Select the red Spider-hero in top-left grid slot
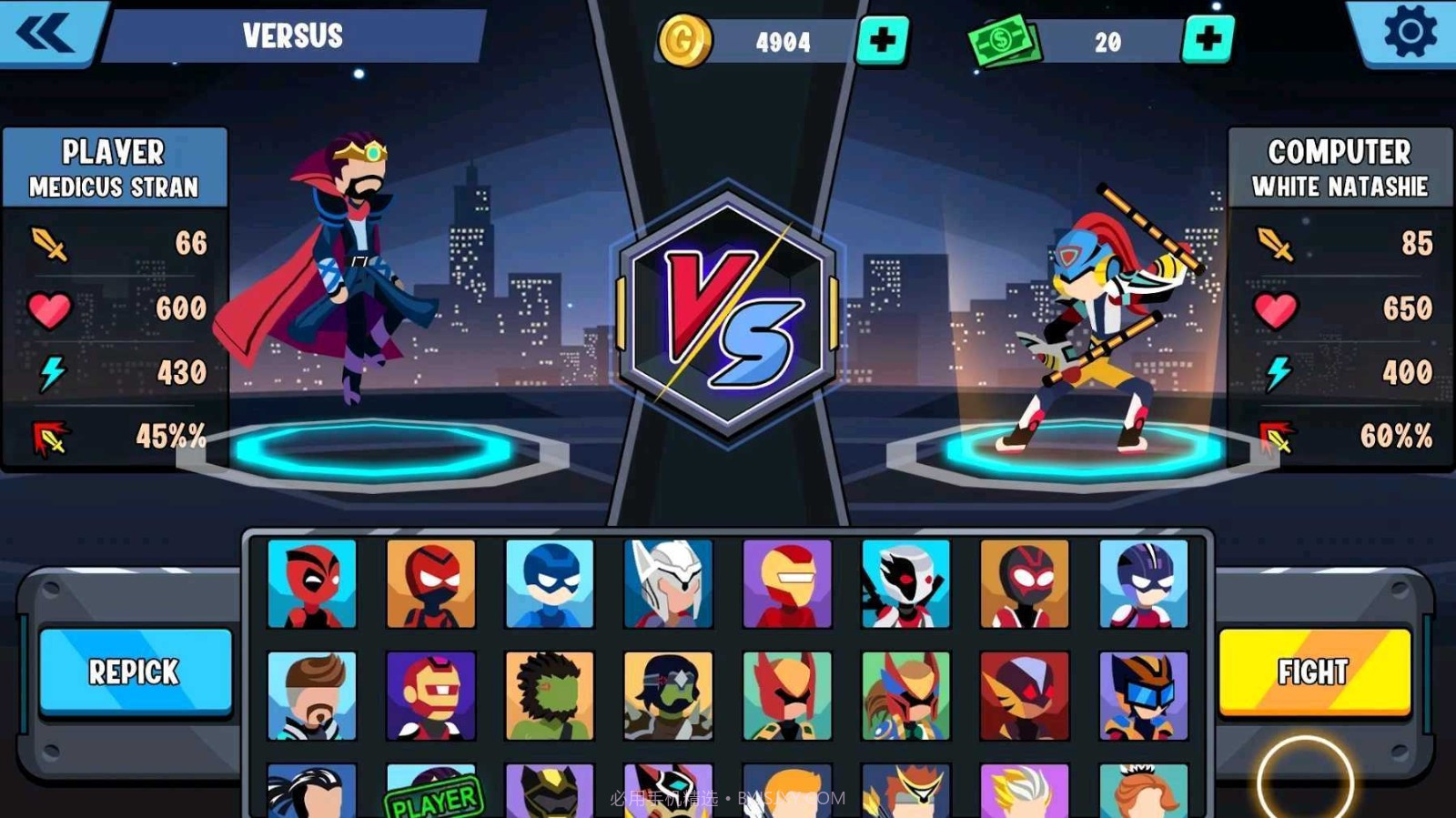This screenshot has height=818, width=1456. tap(314, 582)
